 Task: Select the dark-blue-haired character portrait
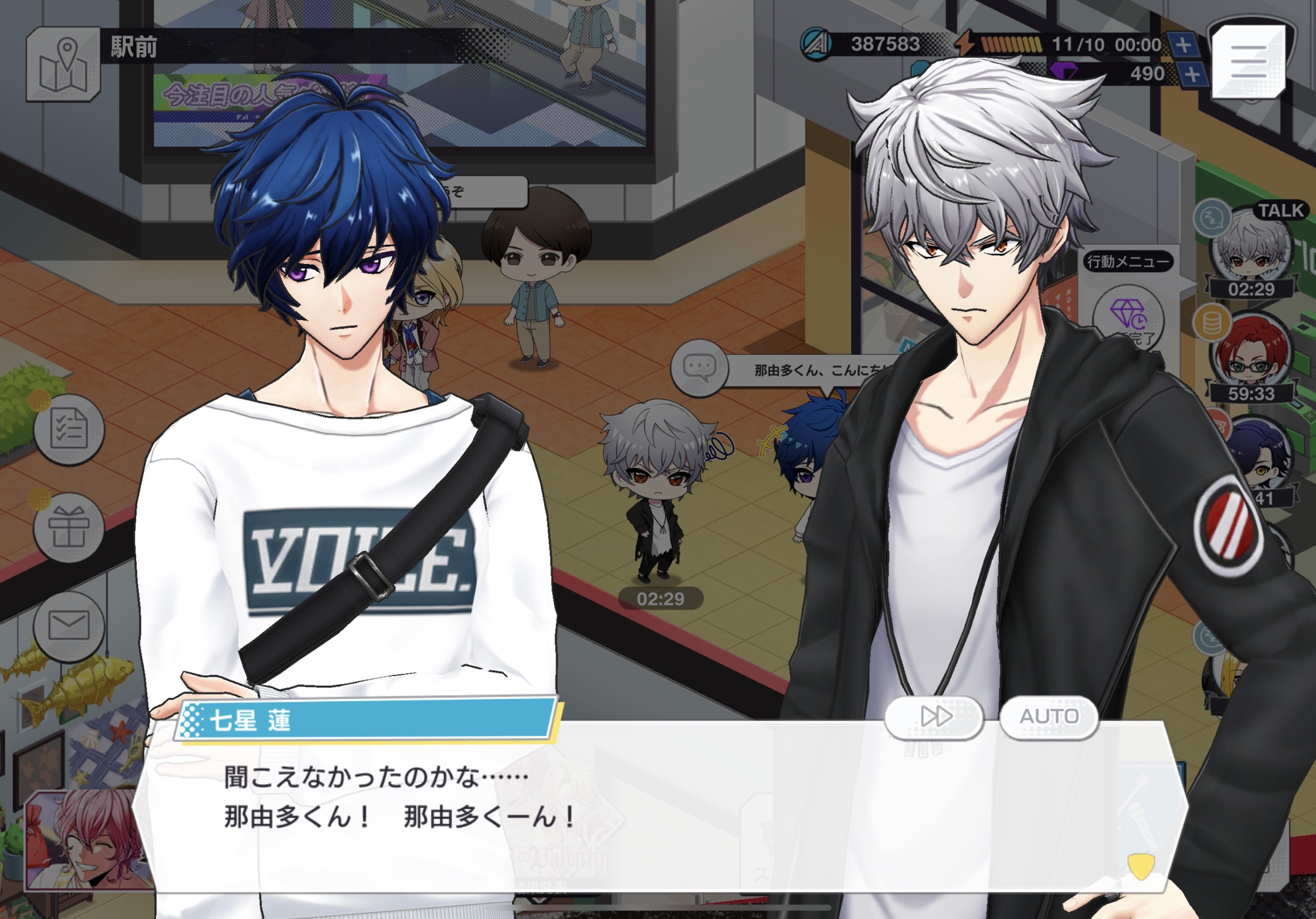(1258, 456)
